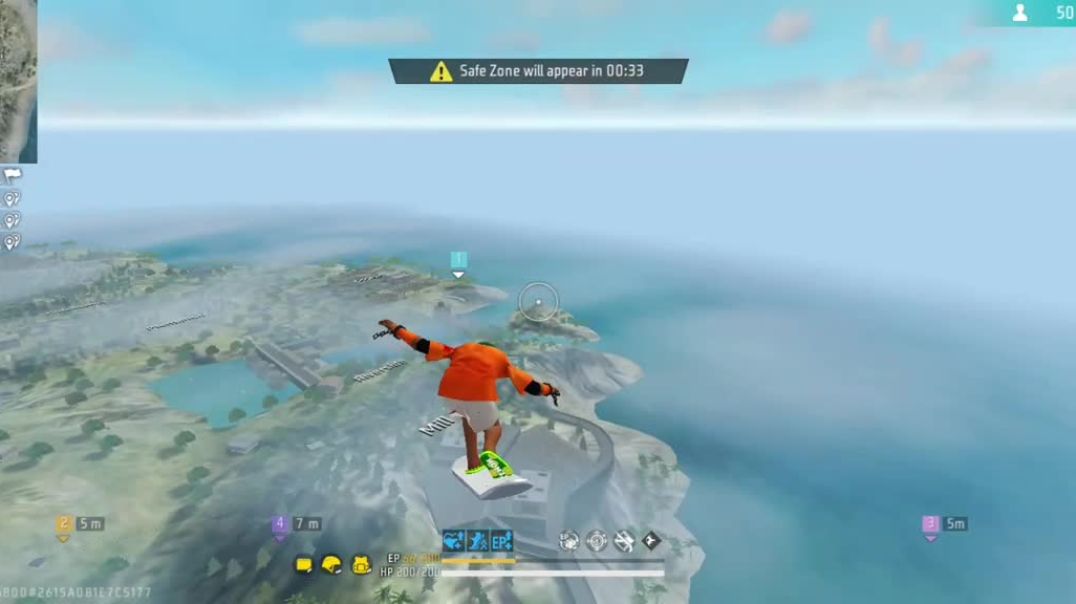
Task: Tap the blue running figure buff icon
Action: point(477,541)
